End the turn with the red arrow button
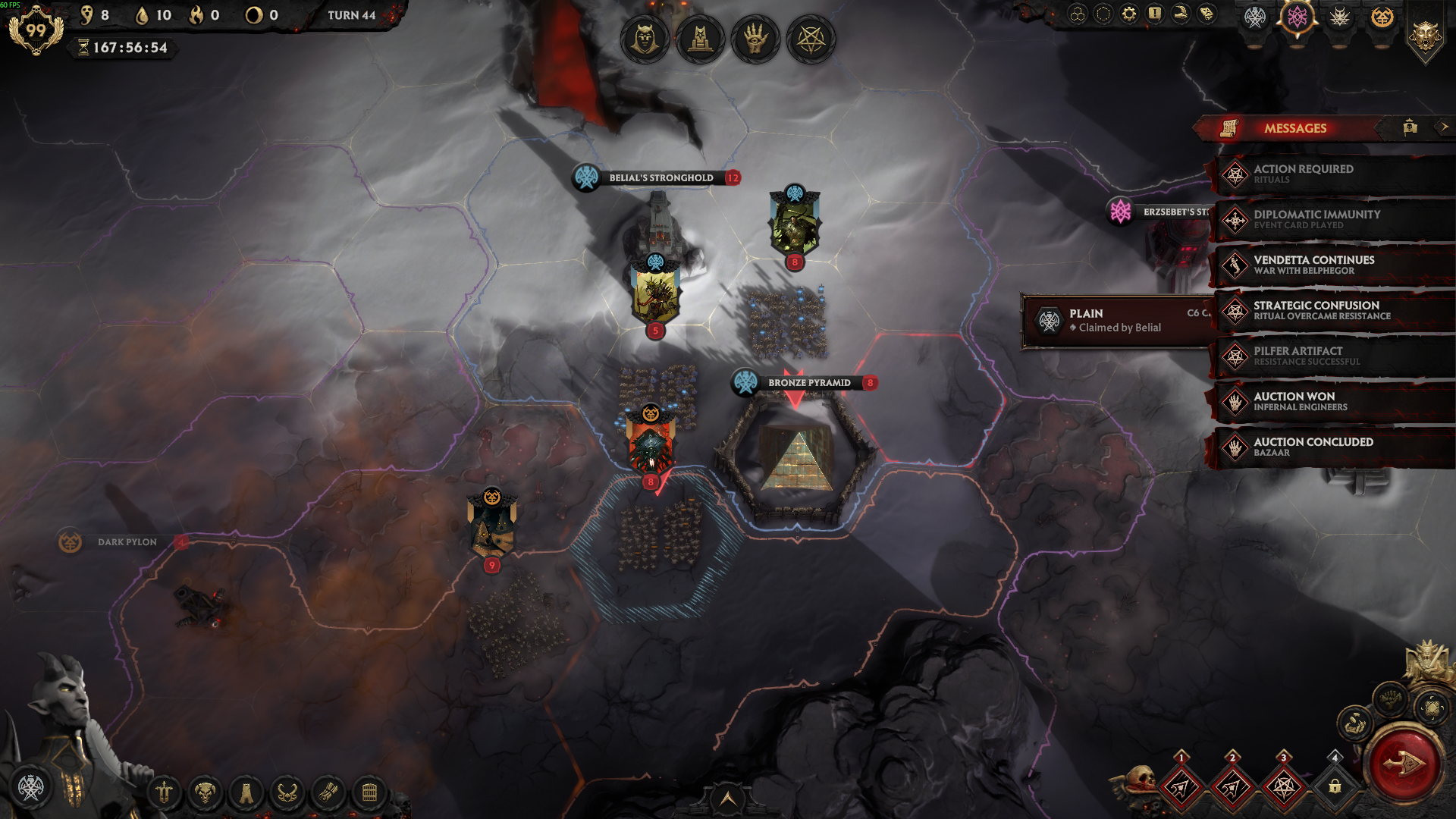Viewport: 1456px width, 819px height. tap(1403, 764)
